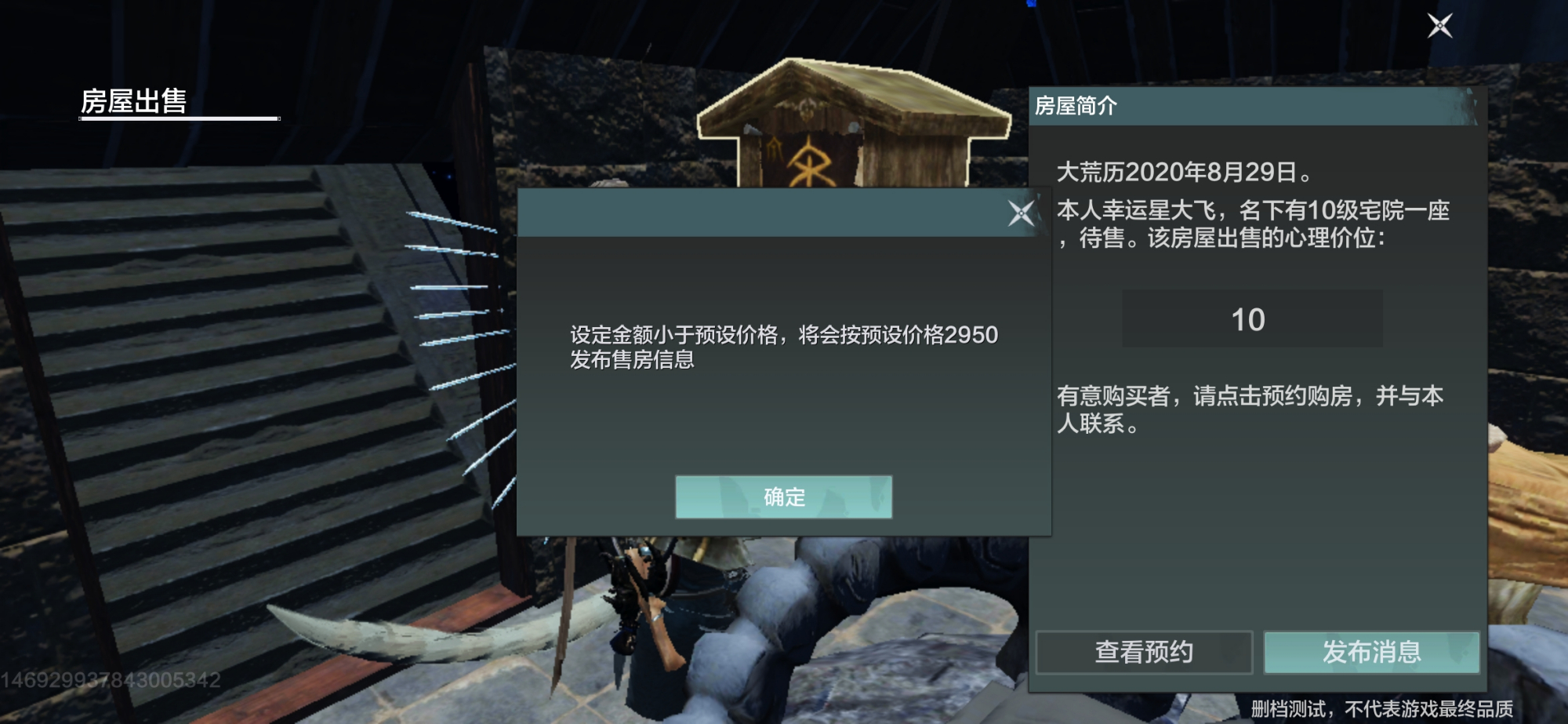Select the player character in the scene

coord(651,620)
